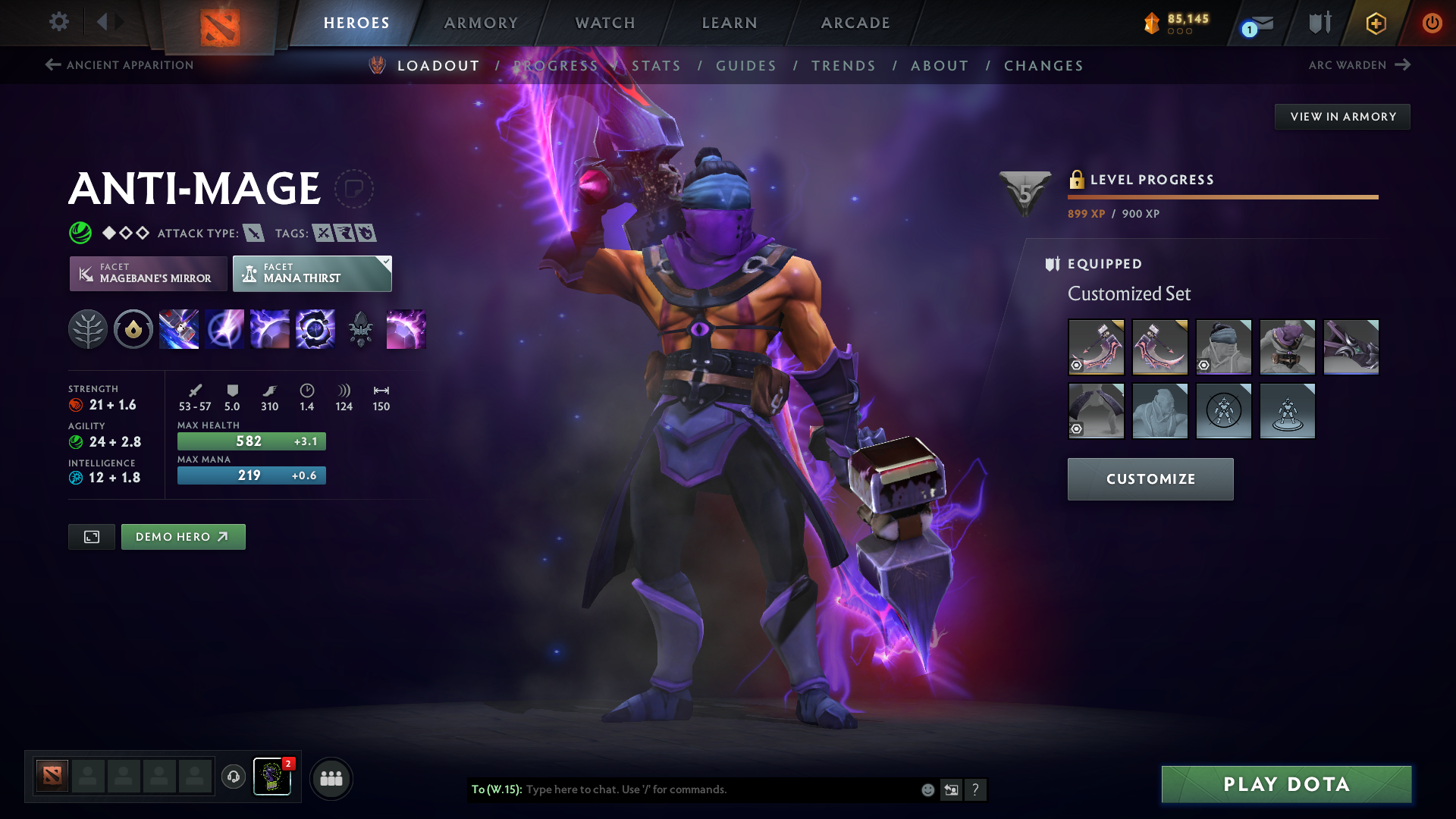Select the Magebane's Mirror facet
Image resolution: width=1456 pixels, height=819 pixels.
tap(148, 273)
